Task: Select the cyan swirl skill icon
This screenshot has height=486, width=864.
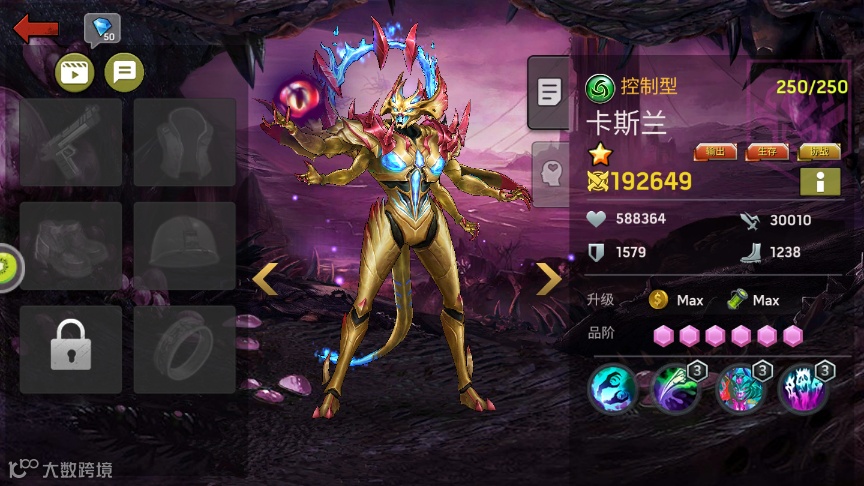Action: coord(612,388)
